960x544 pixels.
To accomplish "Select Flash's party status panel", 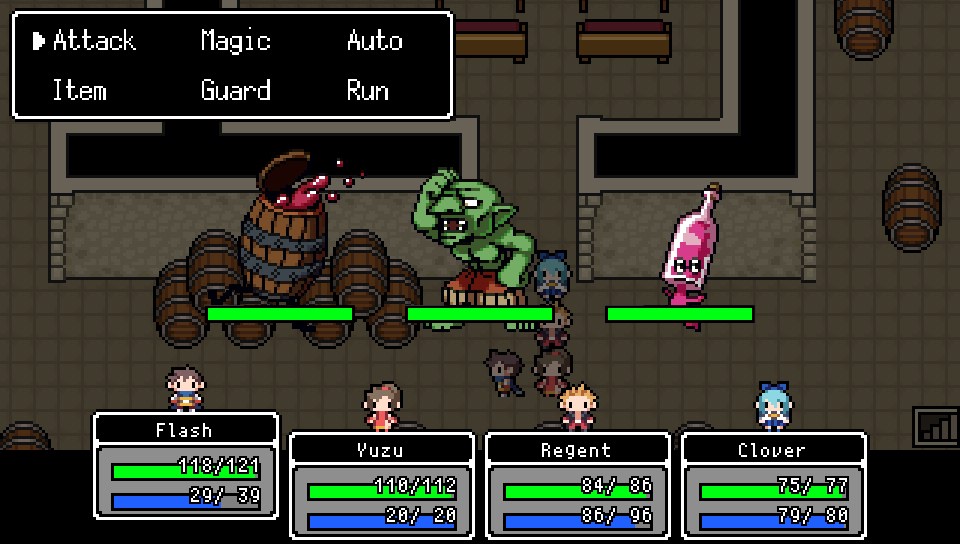I will point(185,465).
